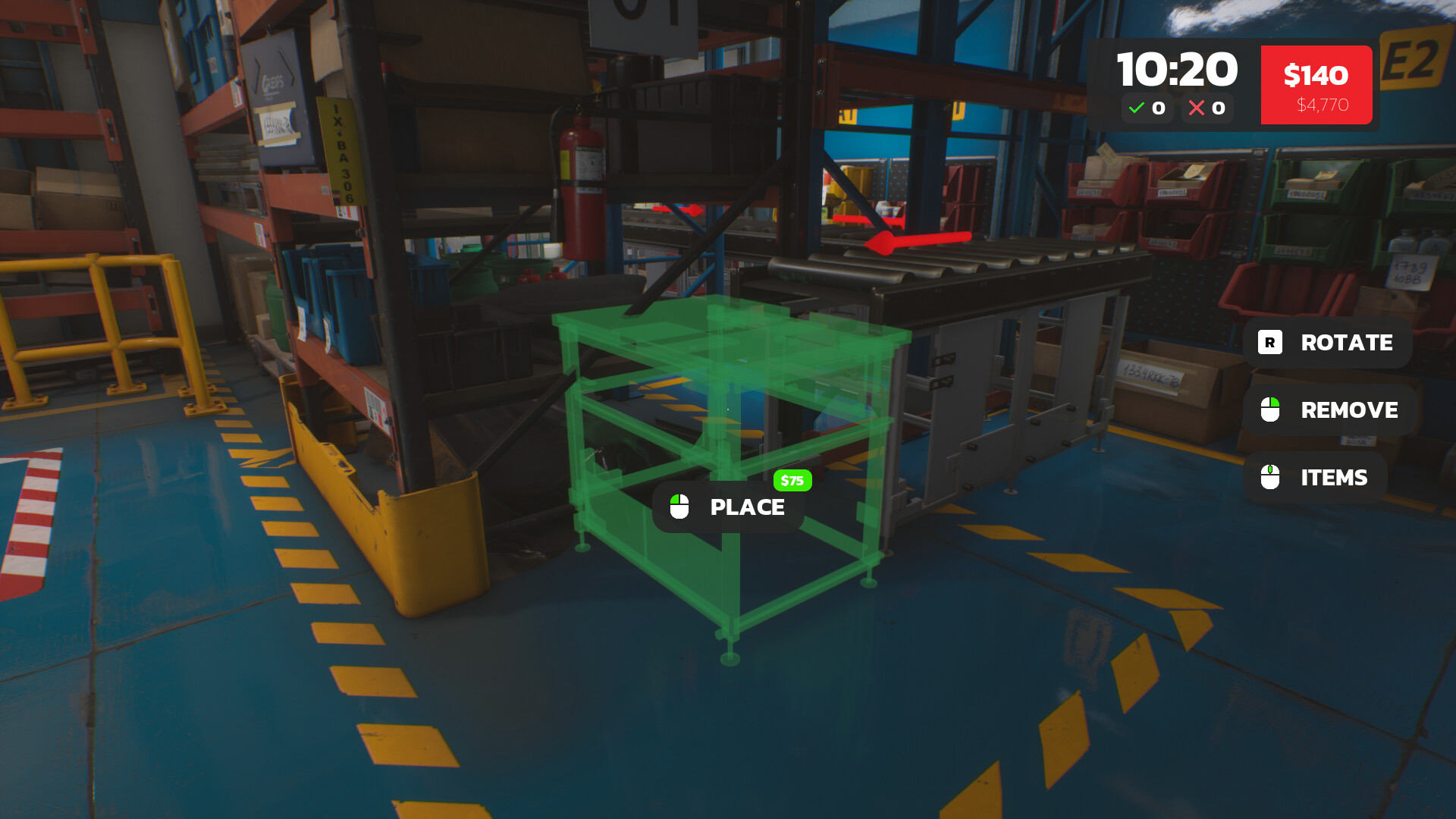Click the $75 price tag above PLACE
Screen dimensions: 1456x819
[x=792, y=480]
